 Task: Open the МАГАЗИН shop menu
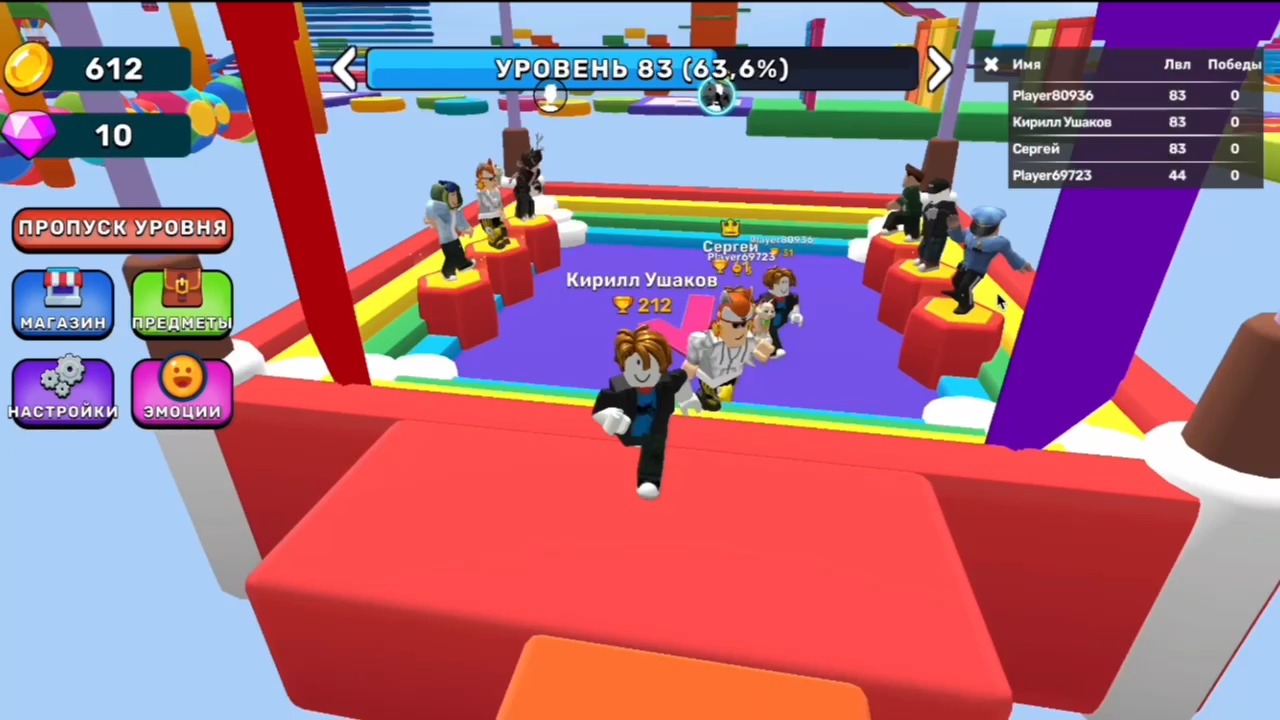(x=62, y=303)
